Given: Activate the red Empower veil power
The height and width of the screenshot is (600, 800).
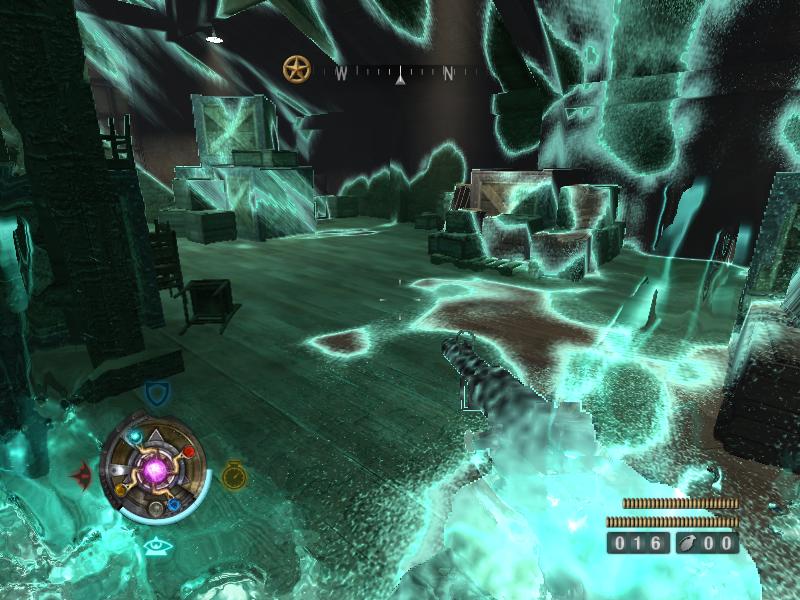Looking at the screenshot, I should click(83, 472).
